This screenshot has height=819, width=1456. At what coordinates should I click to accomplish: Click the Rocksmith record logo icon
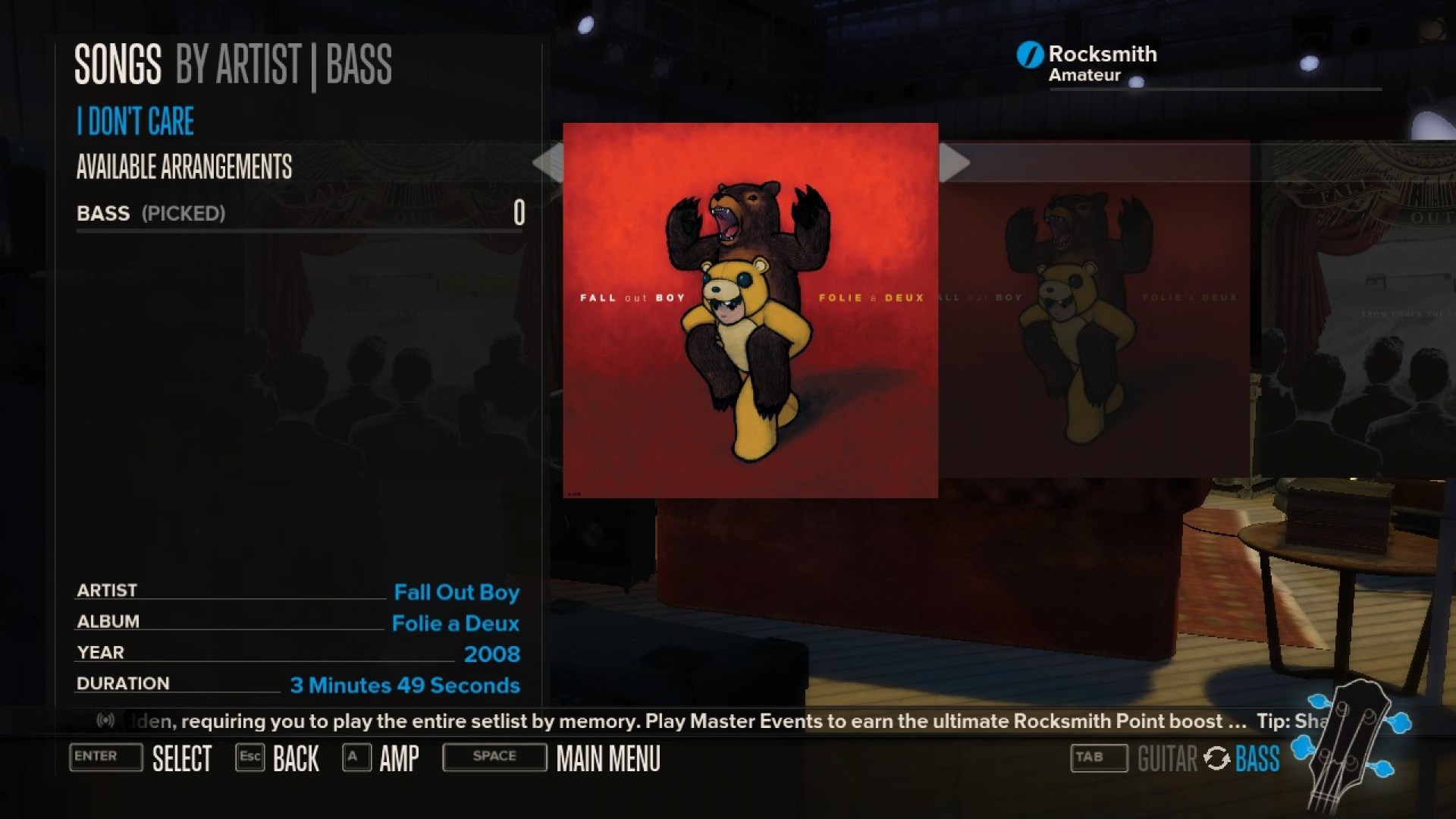coord(1029,54)
